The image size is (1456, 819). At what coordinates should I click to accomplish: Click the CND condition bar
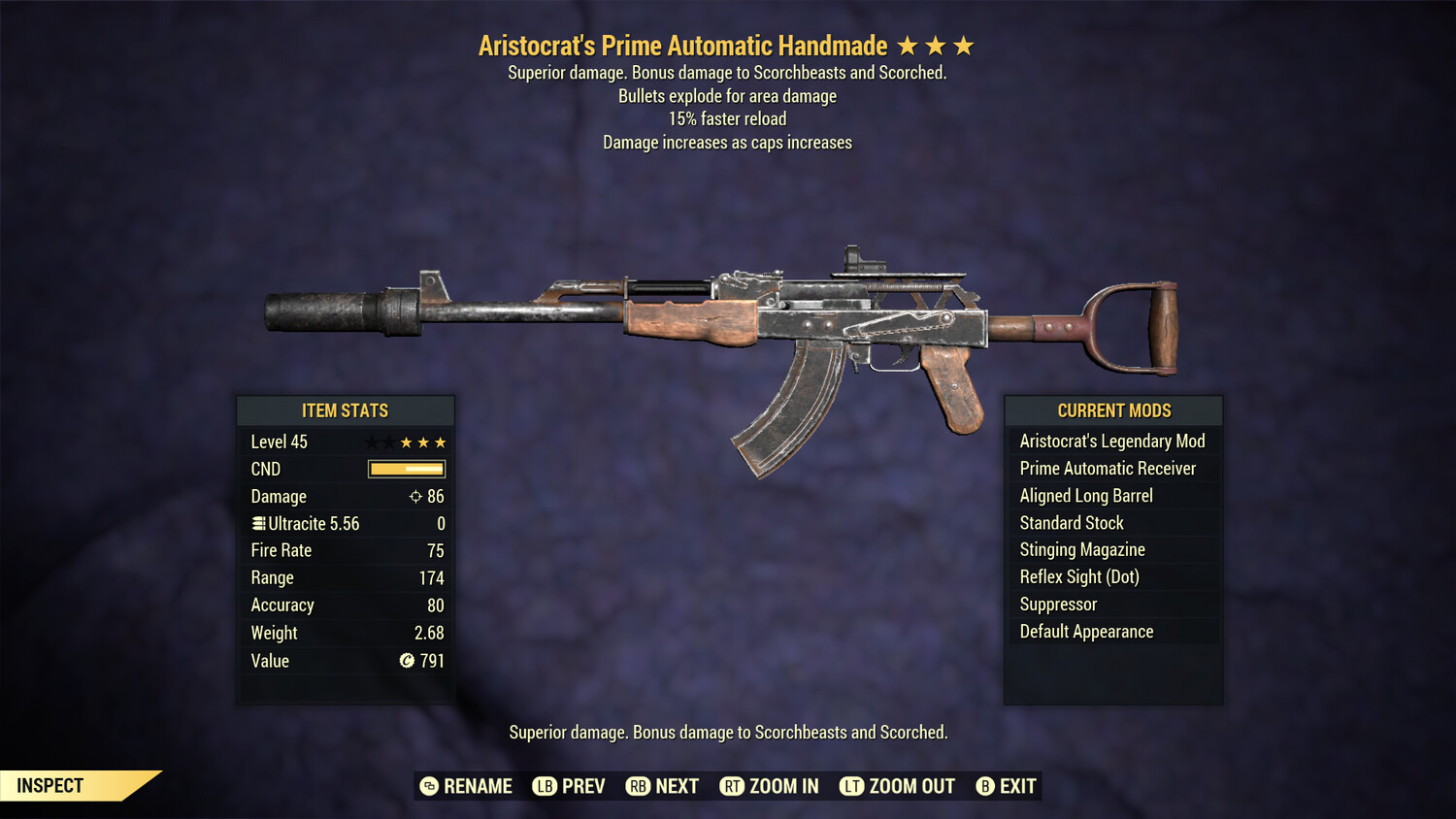tap(406, 469)
